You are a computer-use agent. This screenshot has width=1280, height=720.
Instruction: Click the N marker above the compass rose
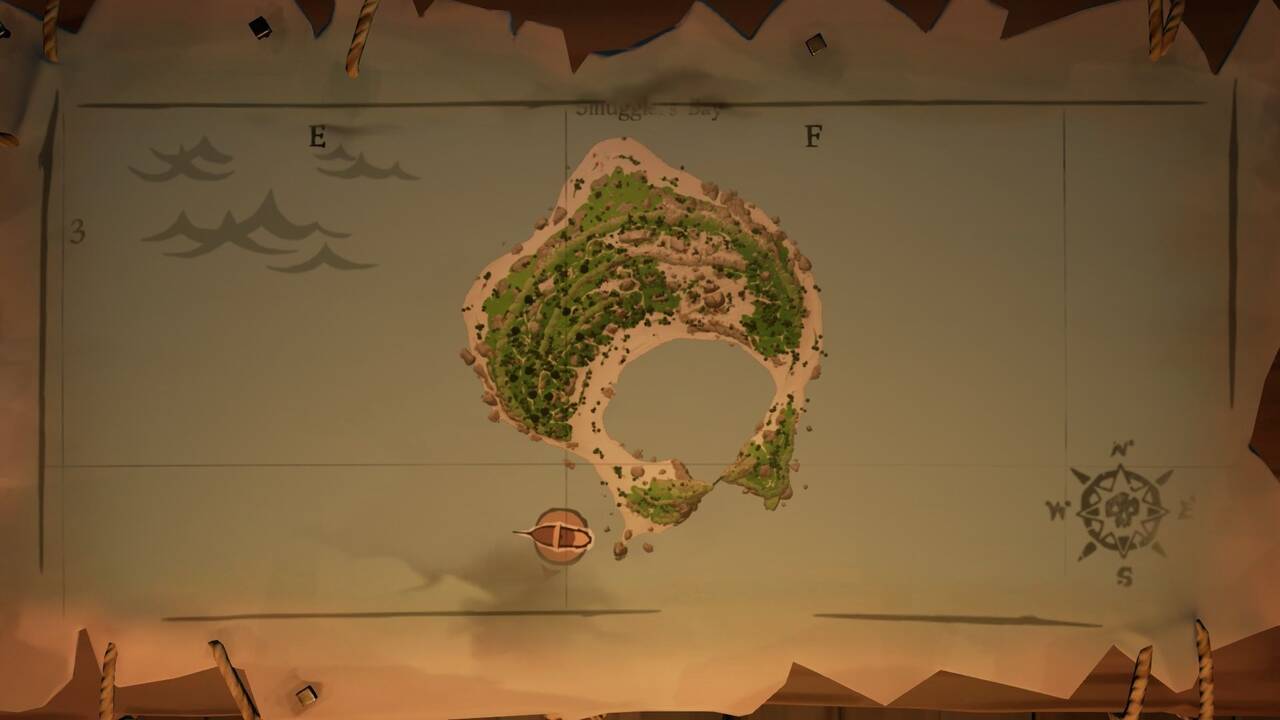(1120, 447)
